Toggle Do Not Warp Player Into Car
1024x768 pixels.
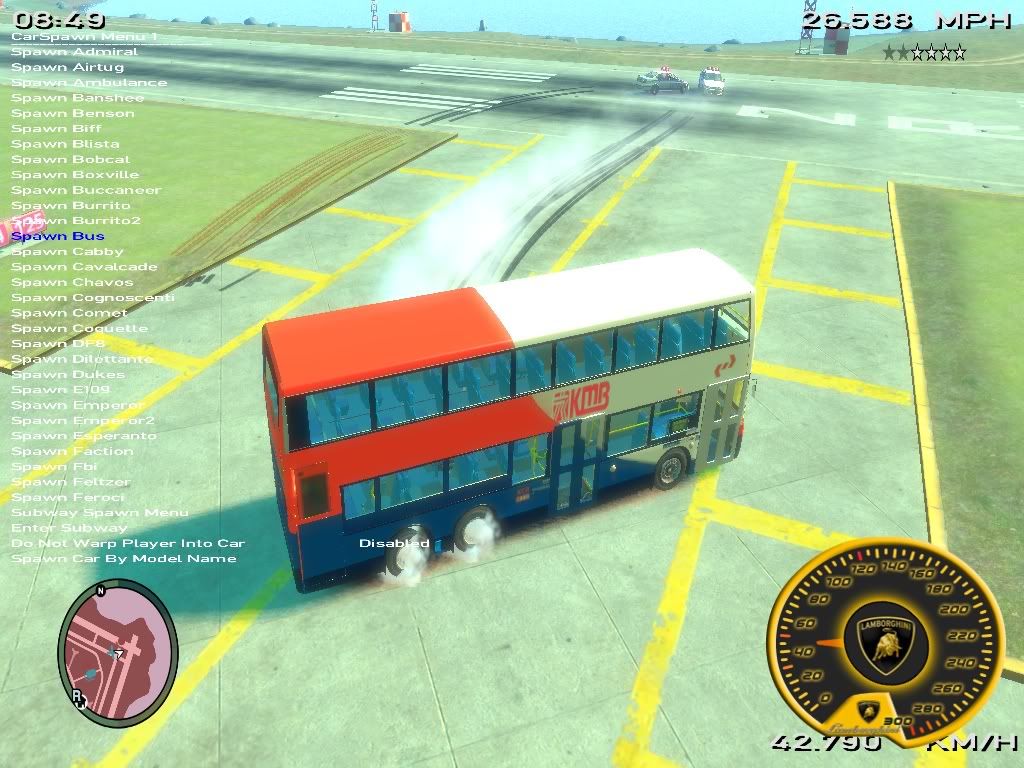click(128, 543)
